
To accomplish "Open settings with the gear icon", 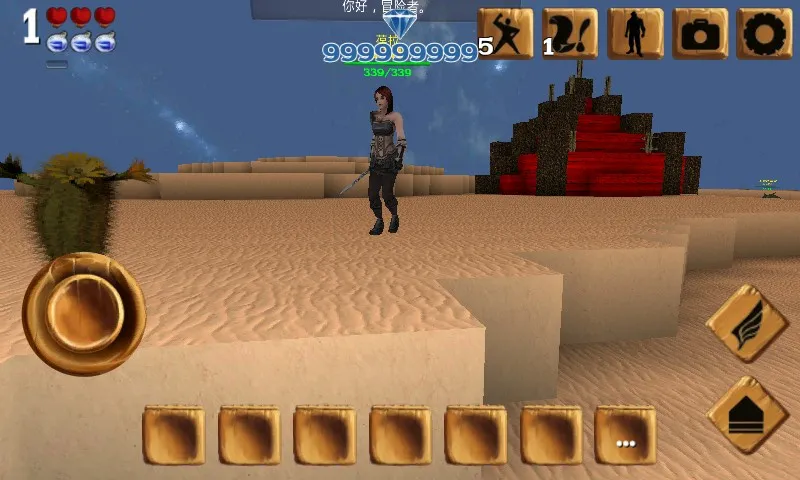I will point(765,34).
